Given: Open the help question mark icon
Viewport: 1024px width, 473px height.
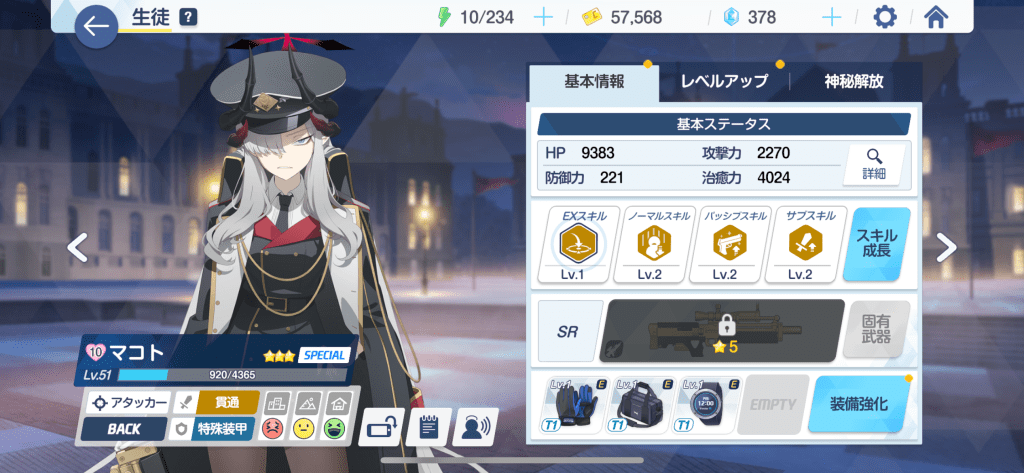Looking at the screenshot, I should (188, 17).
